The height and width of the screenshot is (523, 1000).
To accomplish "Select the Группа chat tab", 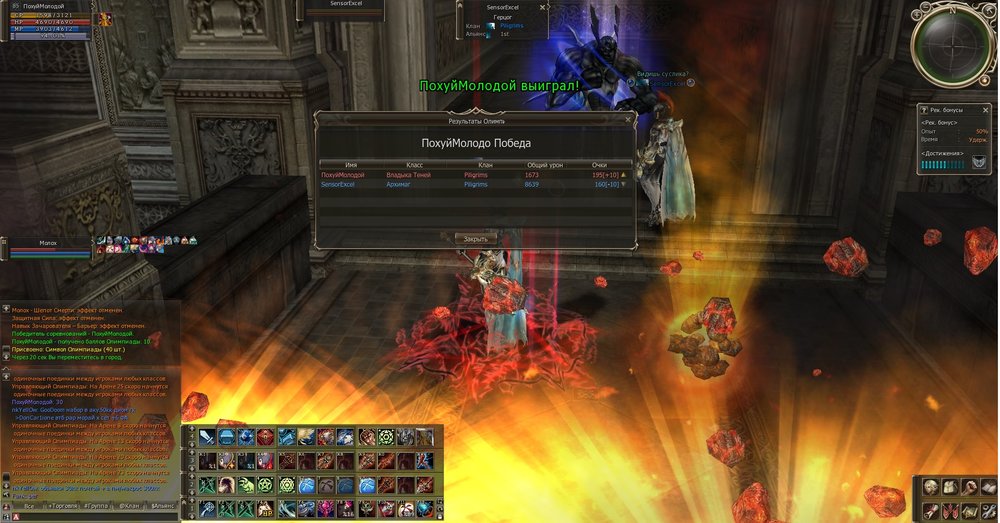I will click(x=95, y=508).
